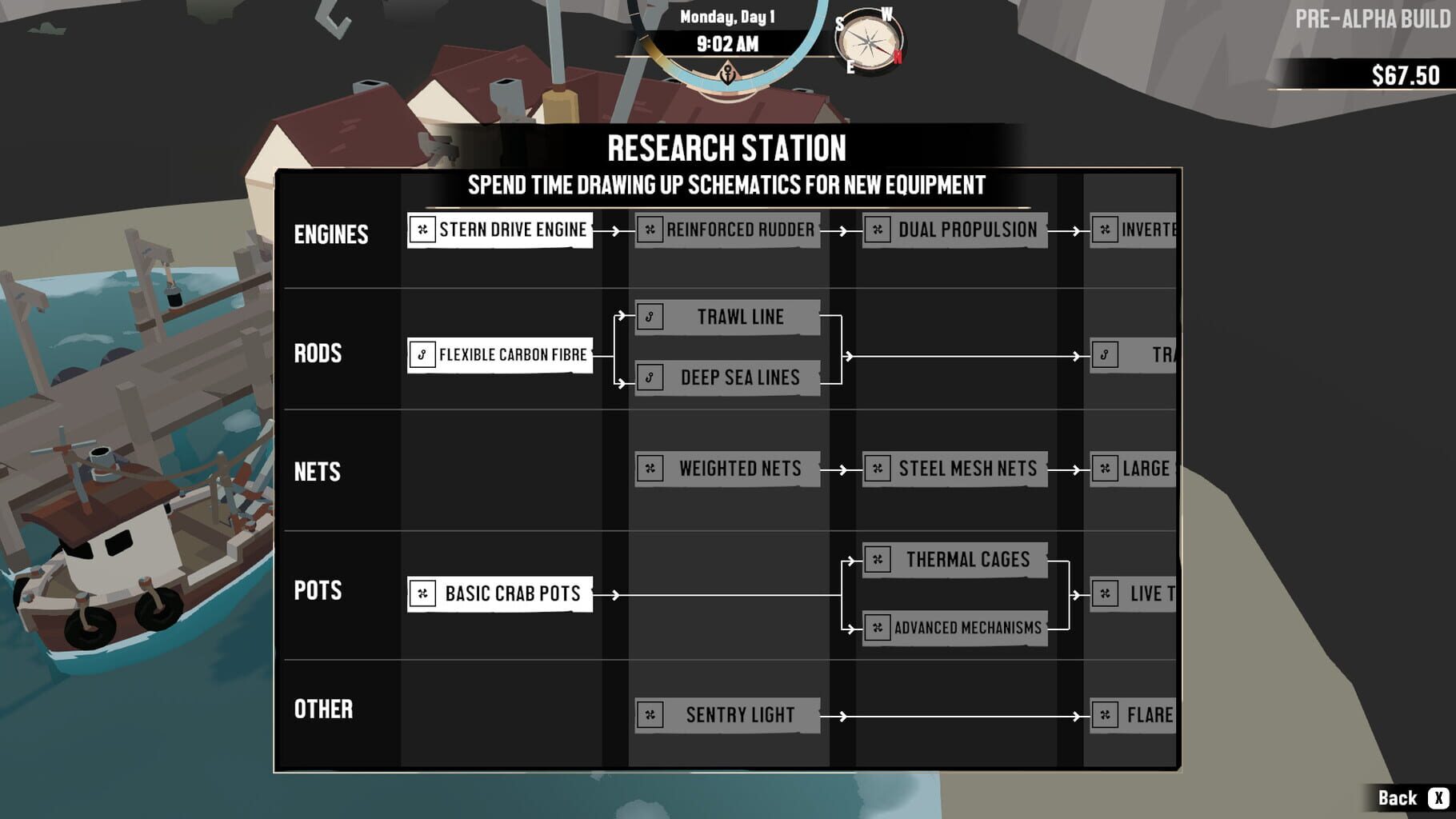Select the propeller icon on Dual Propulsion
The height and width of the screenshot is (819, 1456).
click(x=878, y=230)
